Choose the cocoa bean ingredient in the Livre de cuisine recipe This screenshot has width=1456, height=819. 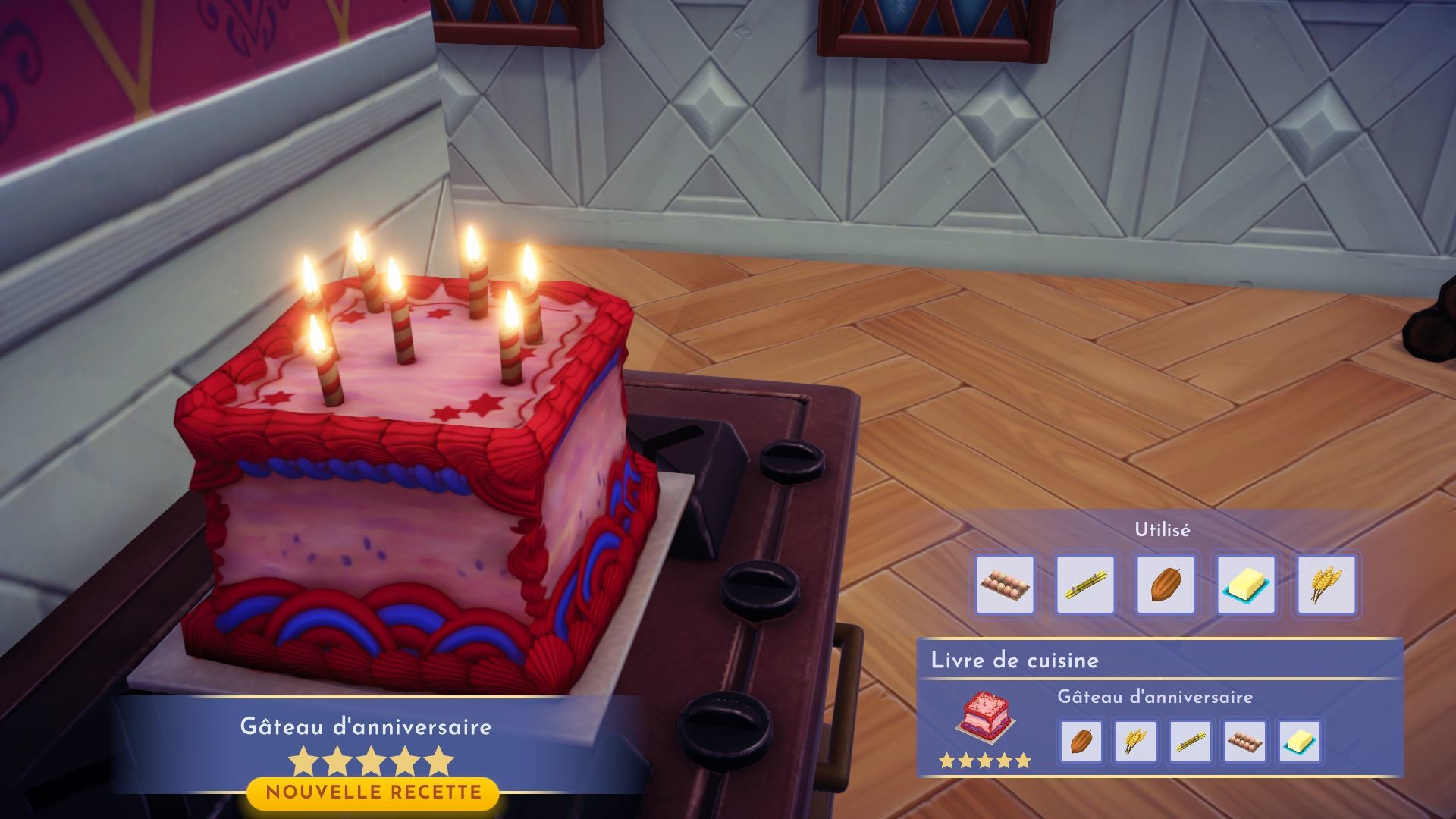1081,741
